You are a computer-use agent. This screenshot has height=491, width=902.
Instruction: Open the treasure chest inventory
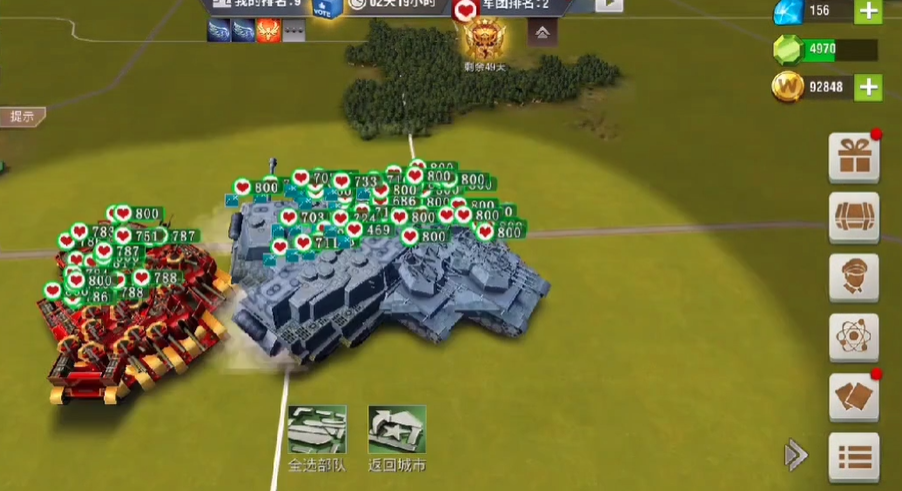(854, 217)
